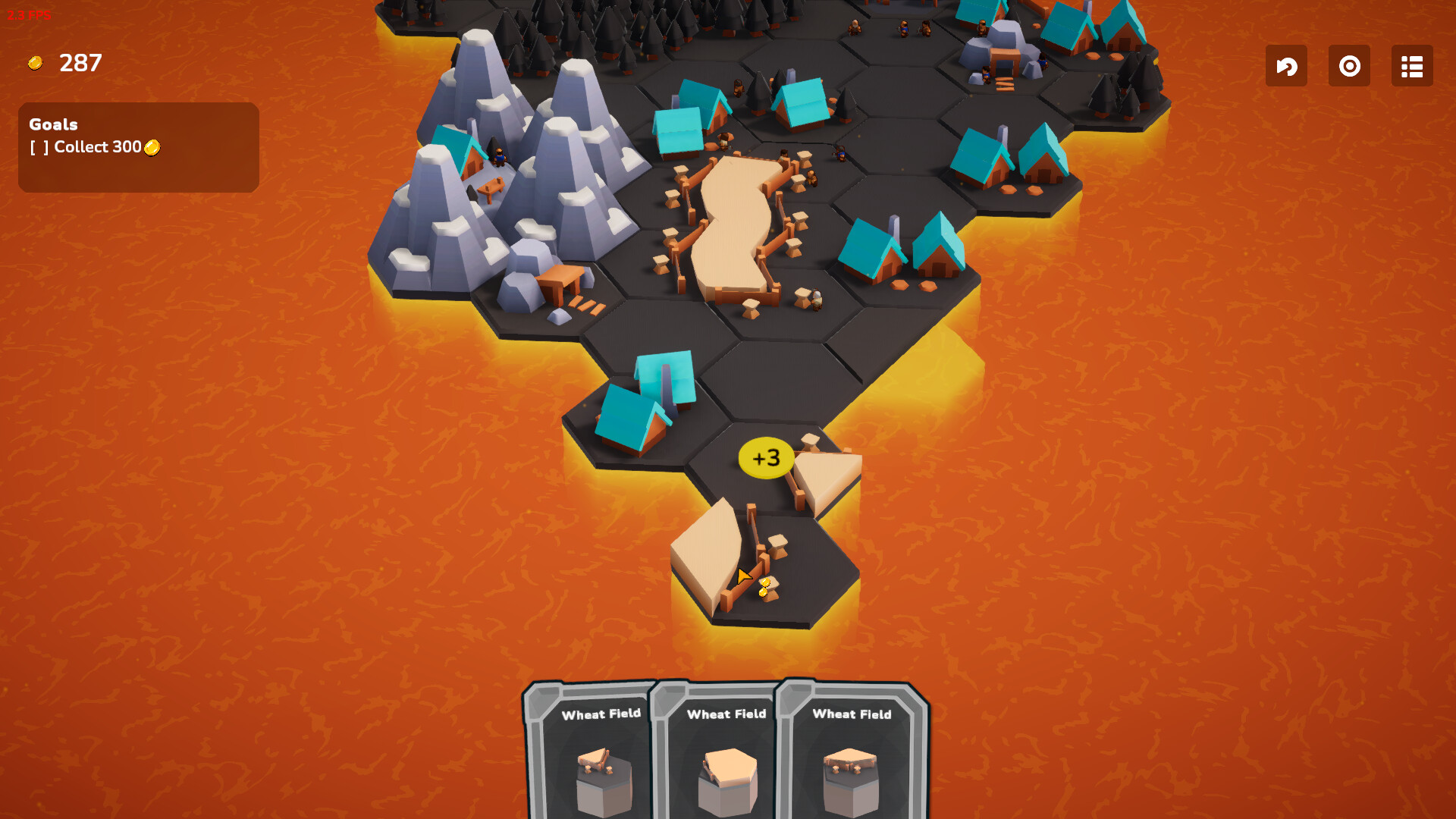
Task: Open the objectives list icon
Action: tap(1411, 66)
